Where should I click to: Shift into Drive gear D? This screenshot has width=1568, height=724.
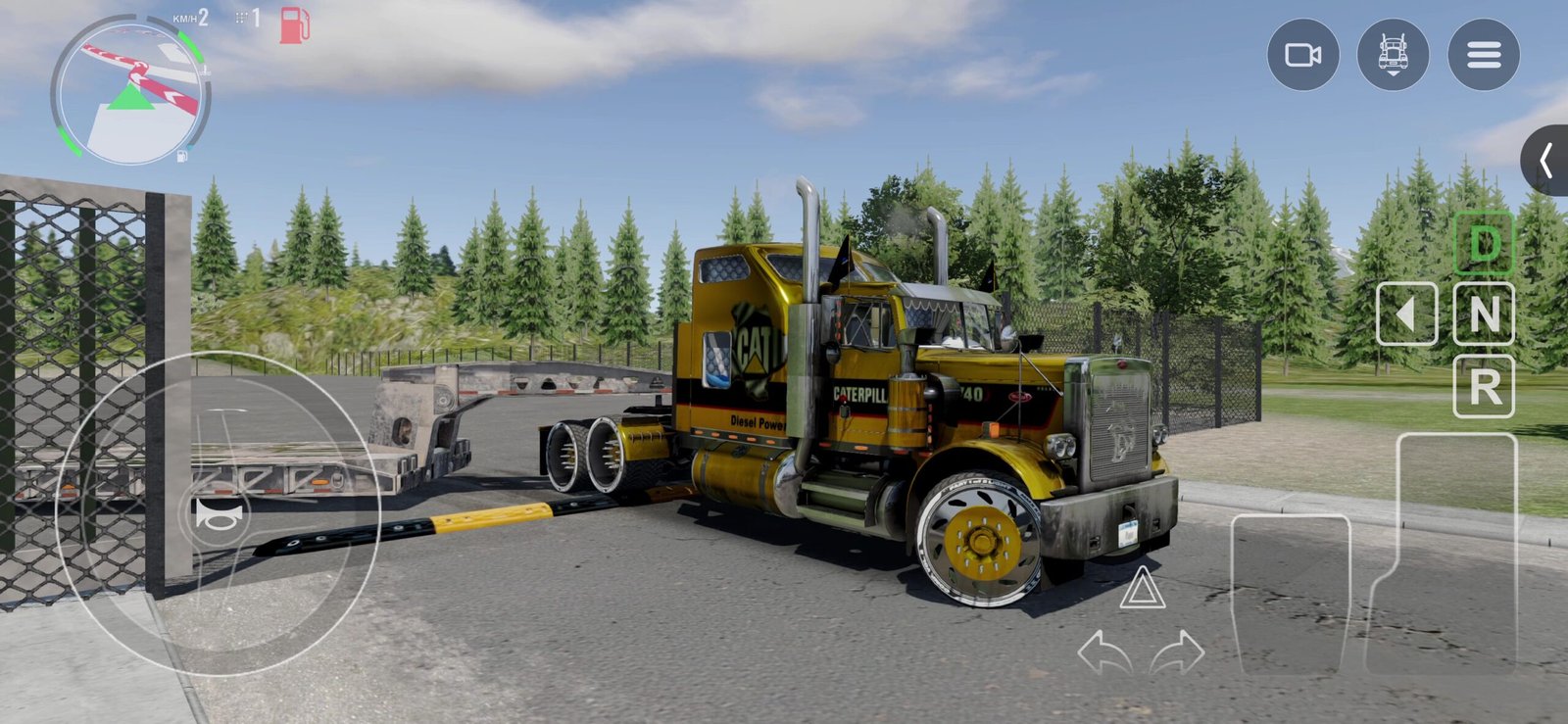[x=1484, y=244]
